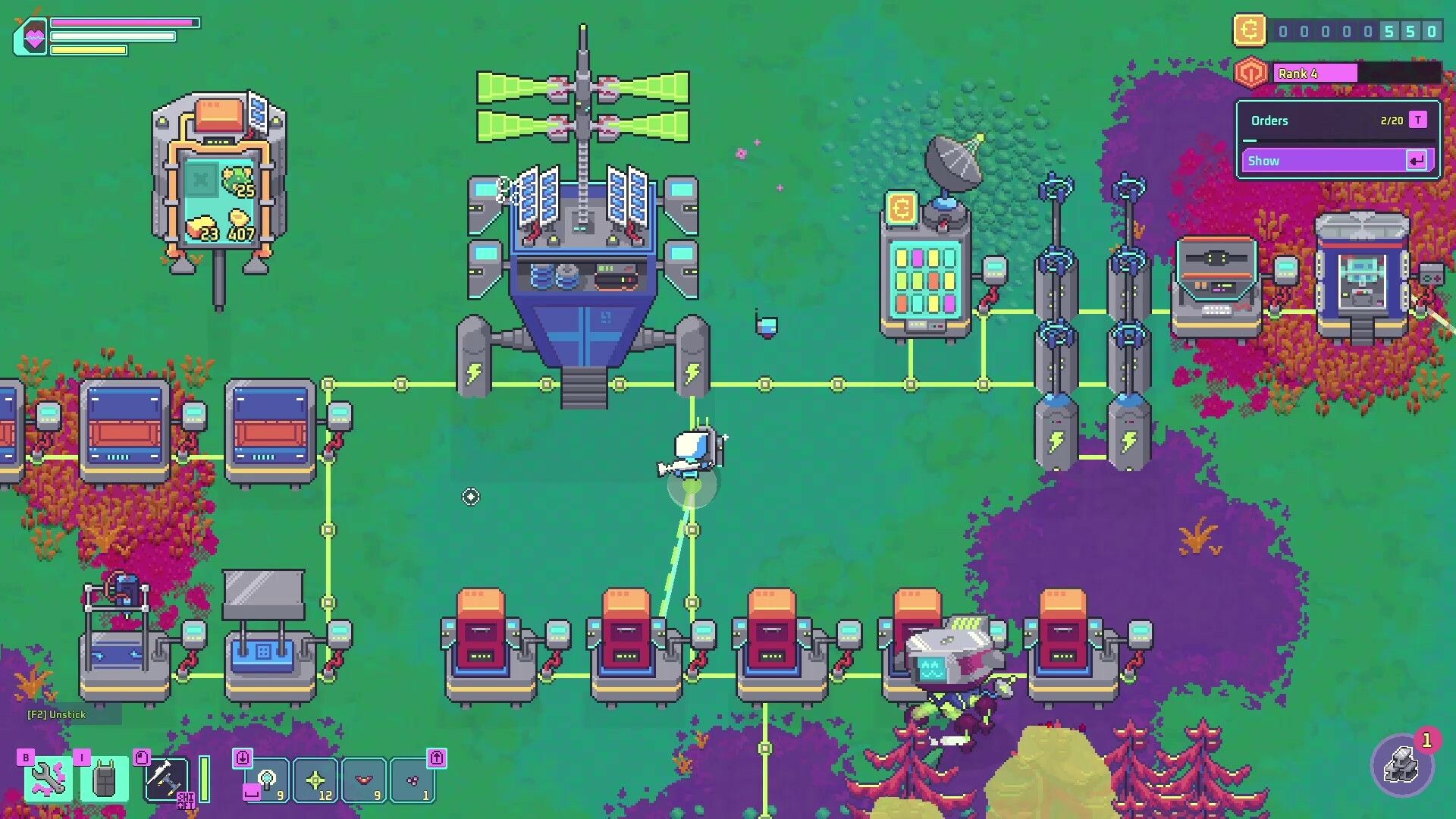Click the enter arrow next to Show
1456x819 pixels.
[x=1416, y=160]
